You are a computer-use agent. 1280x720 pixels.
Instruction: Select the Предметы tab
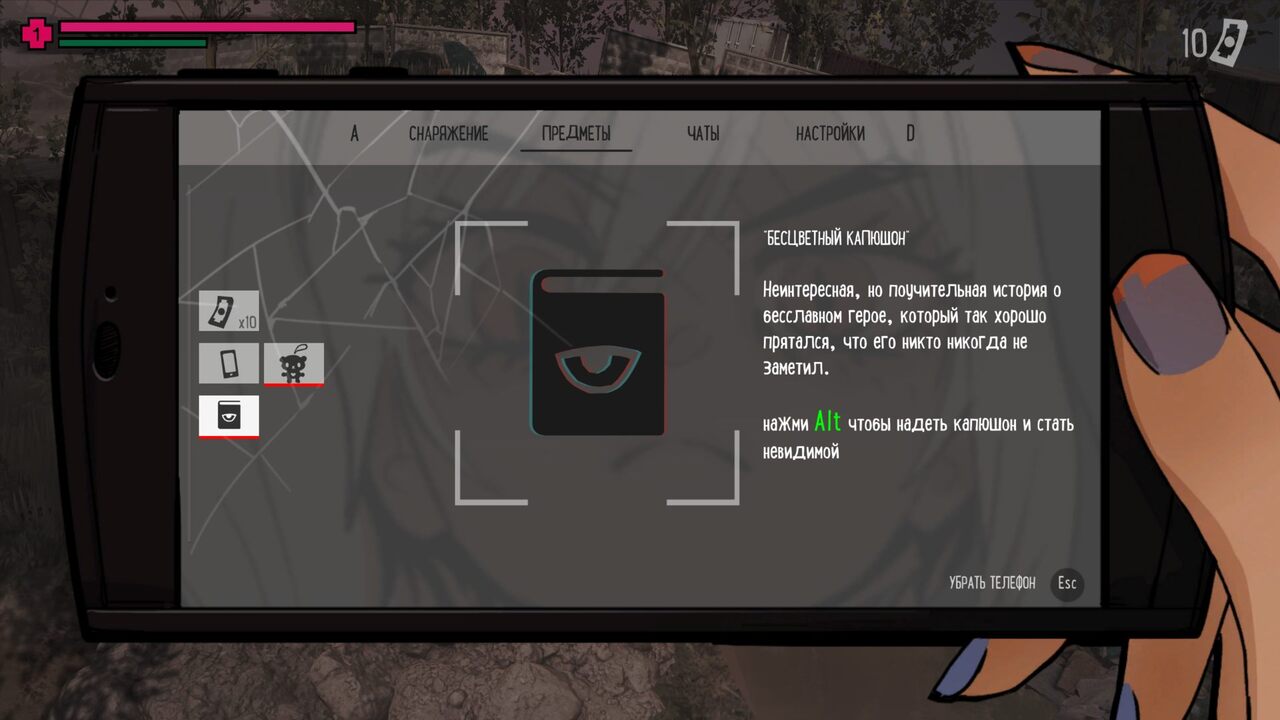coord(576,134)
